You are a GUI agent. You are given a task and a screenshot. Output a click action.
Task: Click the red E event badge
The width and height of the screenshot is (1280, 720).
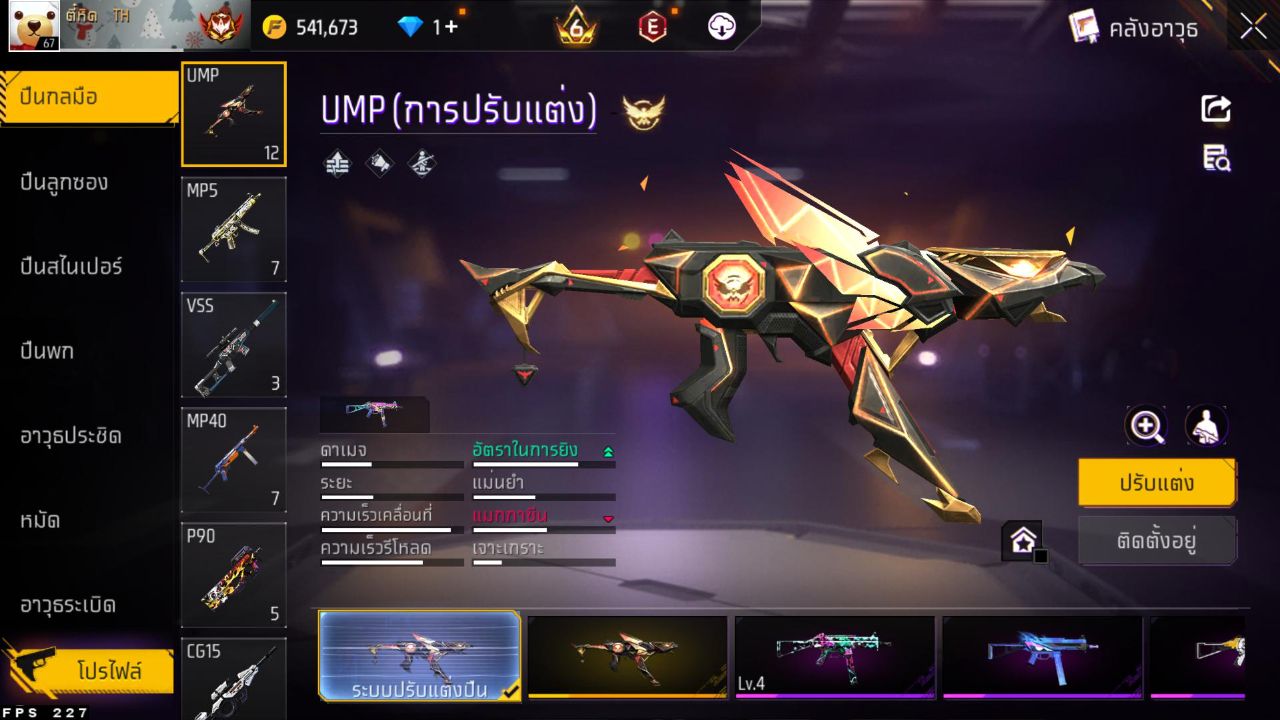pos(655,26)
